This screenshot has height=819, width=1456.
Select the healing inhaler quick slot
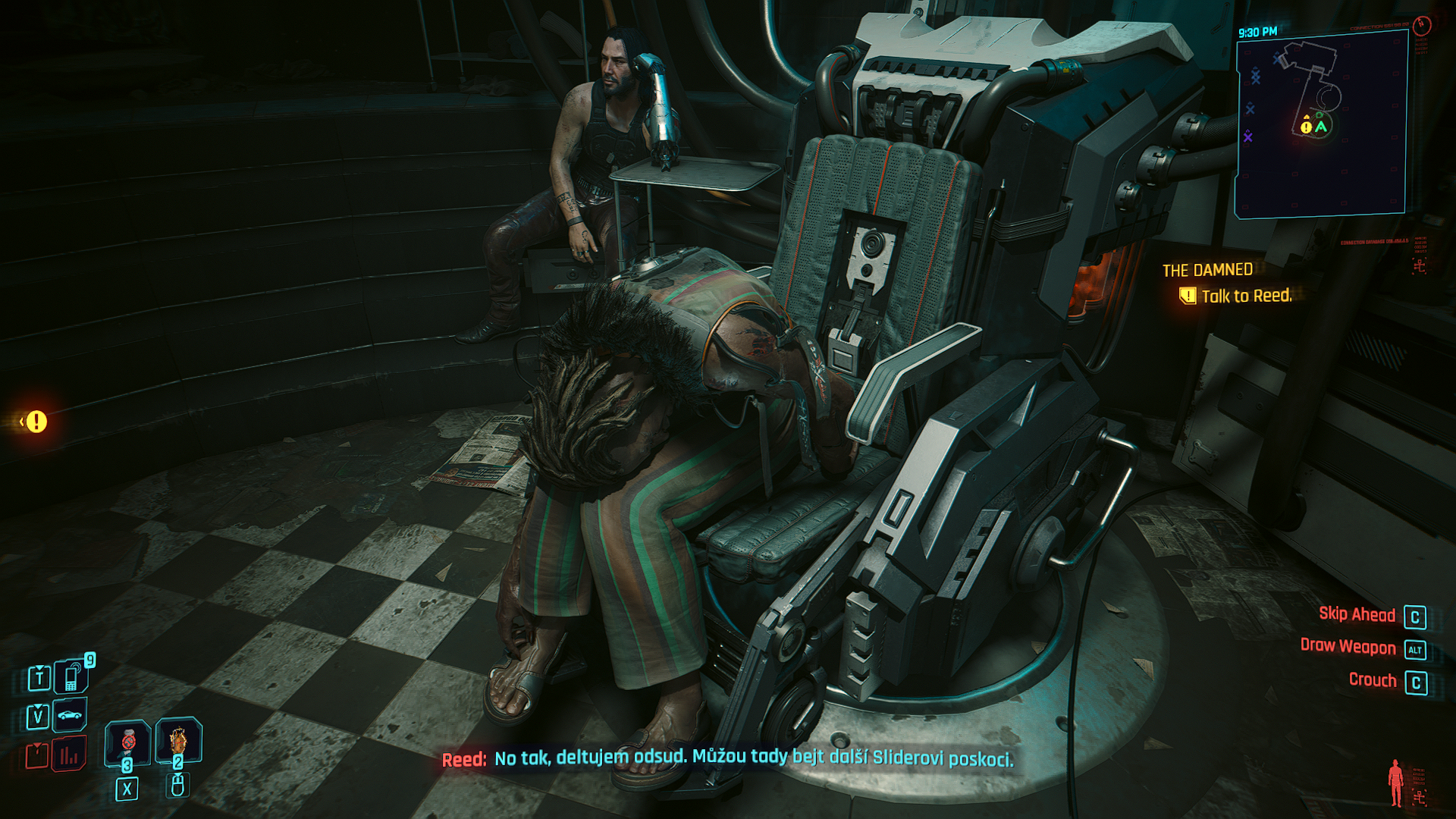click(127, 742)
